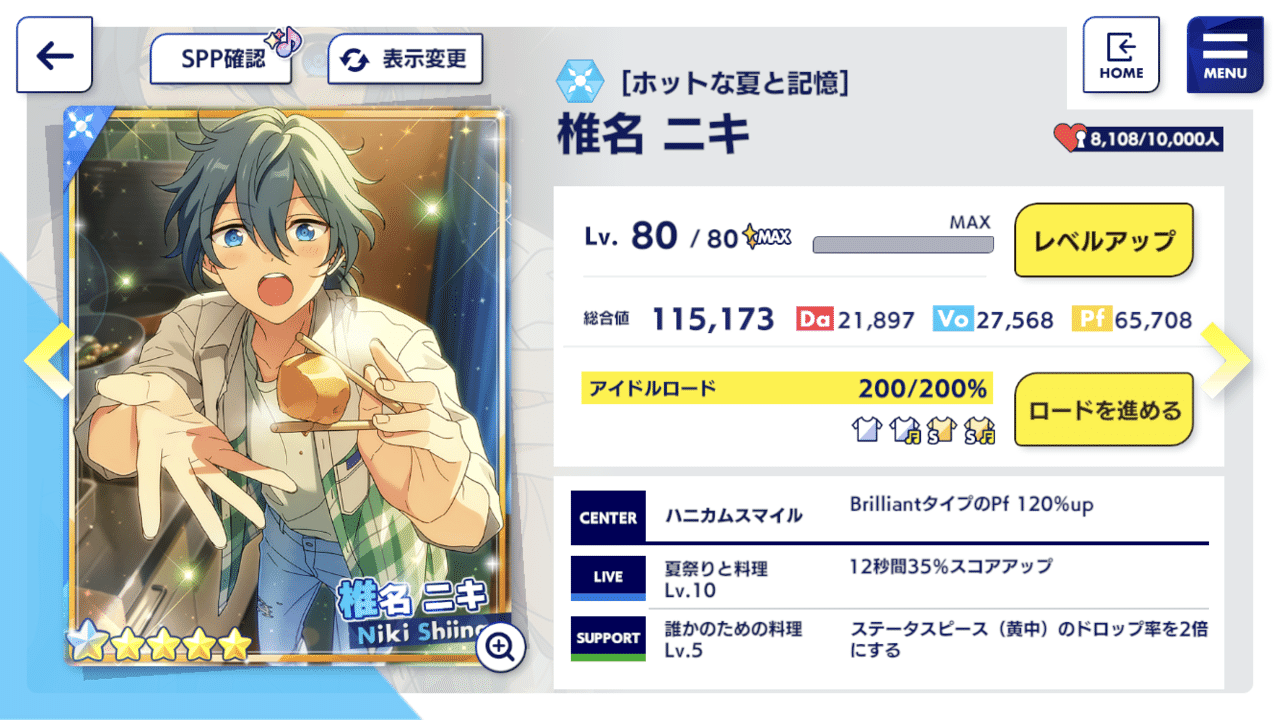Click the Pf stat badge
Image resolution: width=1280 pixels, height=720 pixels.
(x=1093, y=318)
